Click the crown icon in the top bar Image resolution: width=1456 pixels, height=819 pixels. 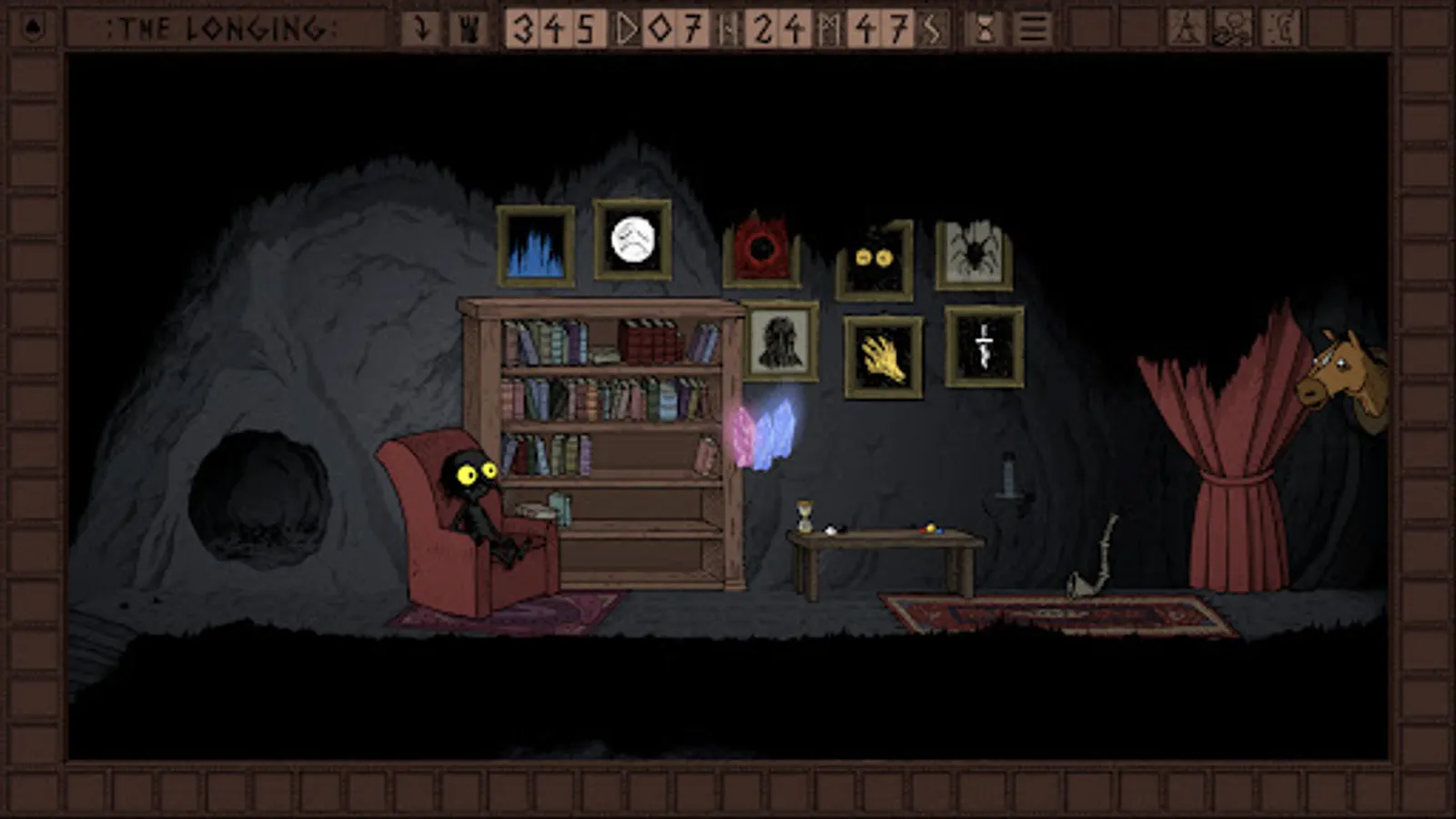pos(466,27)
